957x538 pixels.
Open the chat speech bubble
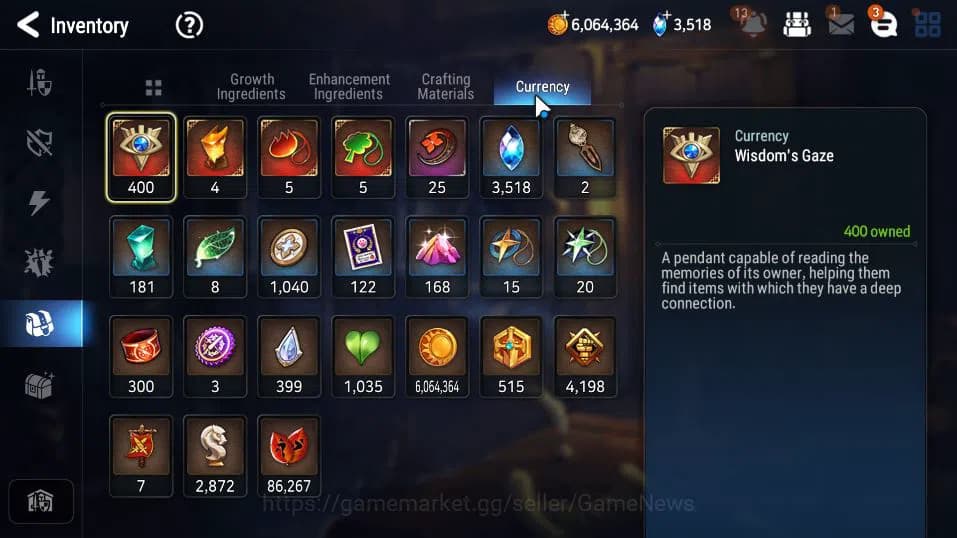(883, 25)
